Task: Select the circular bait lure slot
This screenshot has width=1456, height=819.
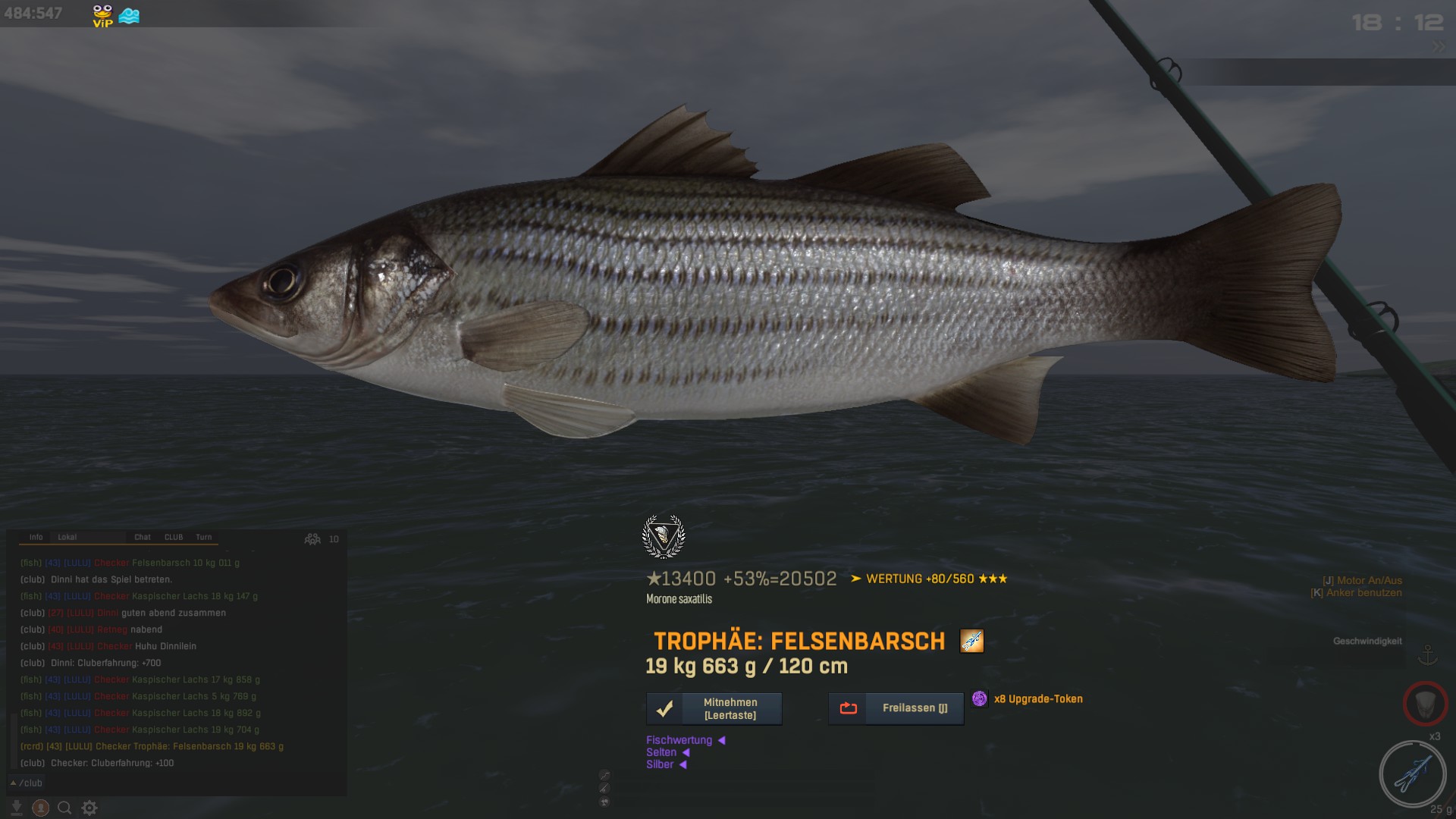Action: (1412, 774)
